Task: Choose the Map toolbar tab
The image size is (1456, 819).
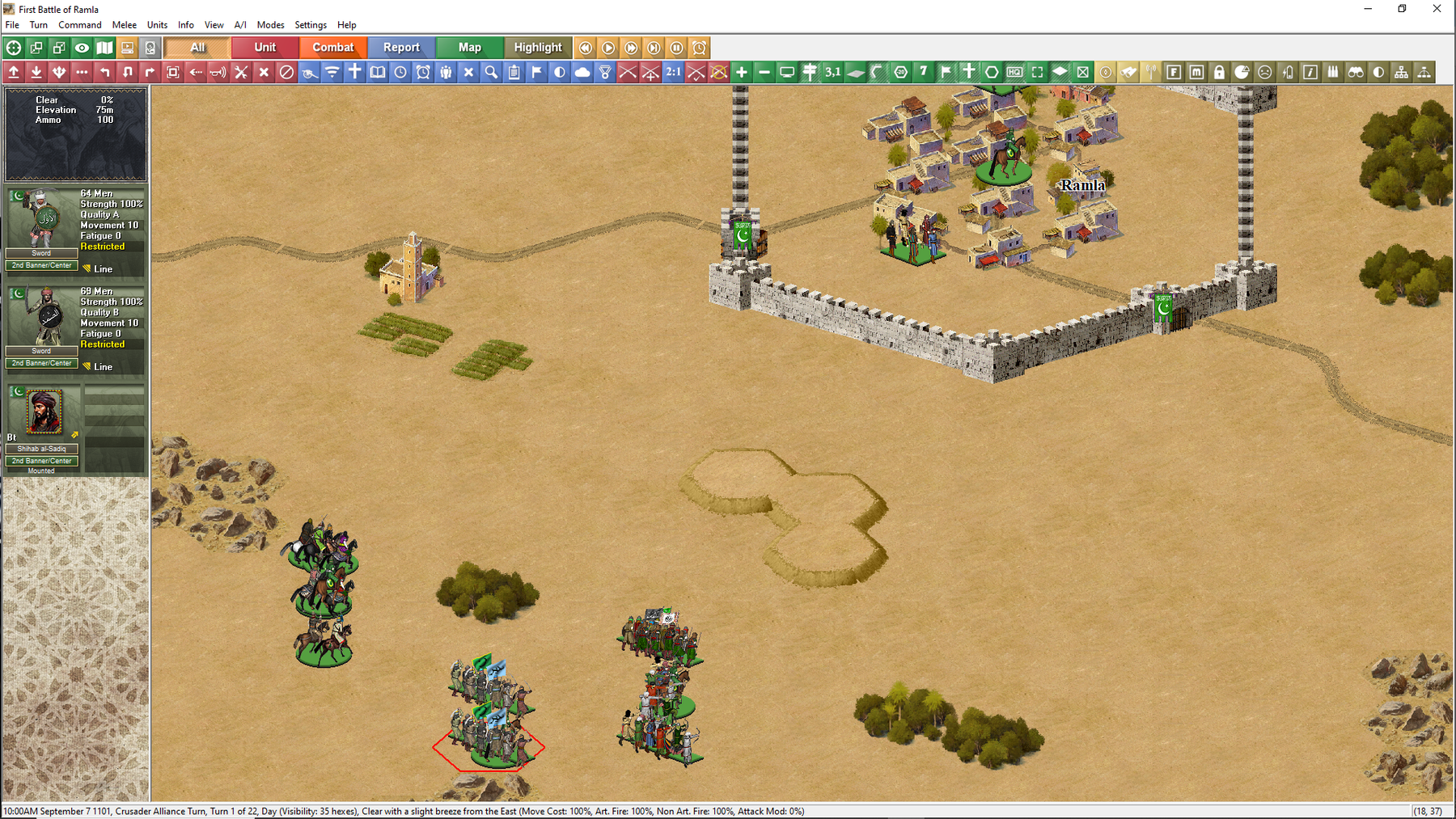Action: pyautogui.click(x=469, y=48)
